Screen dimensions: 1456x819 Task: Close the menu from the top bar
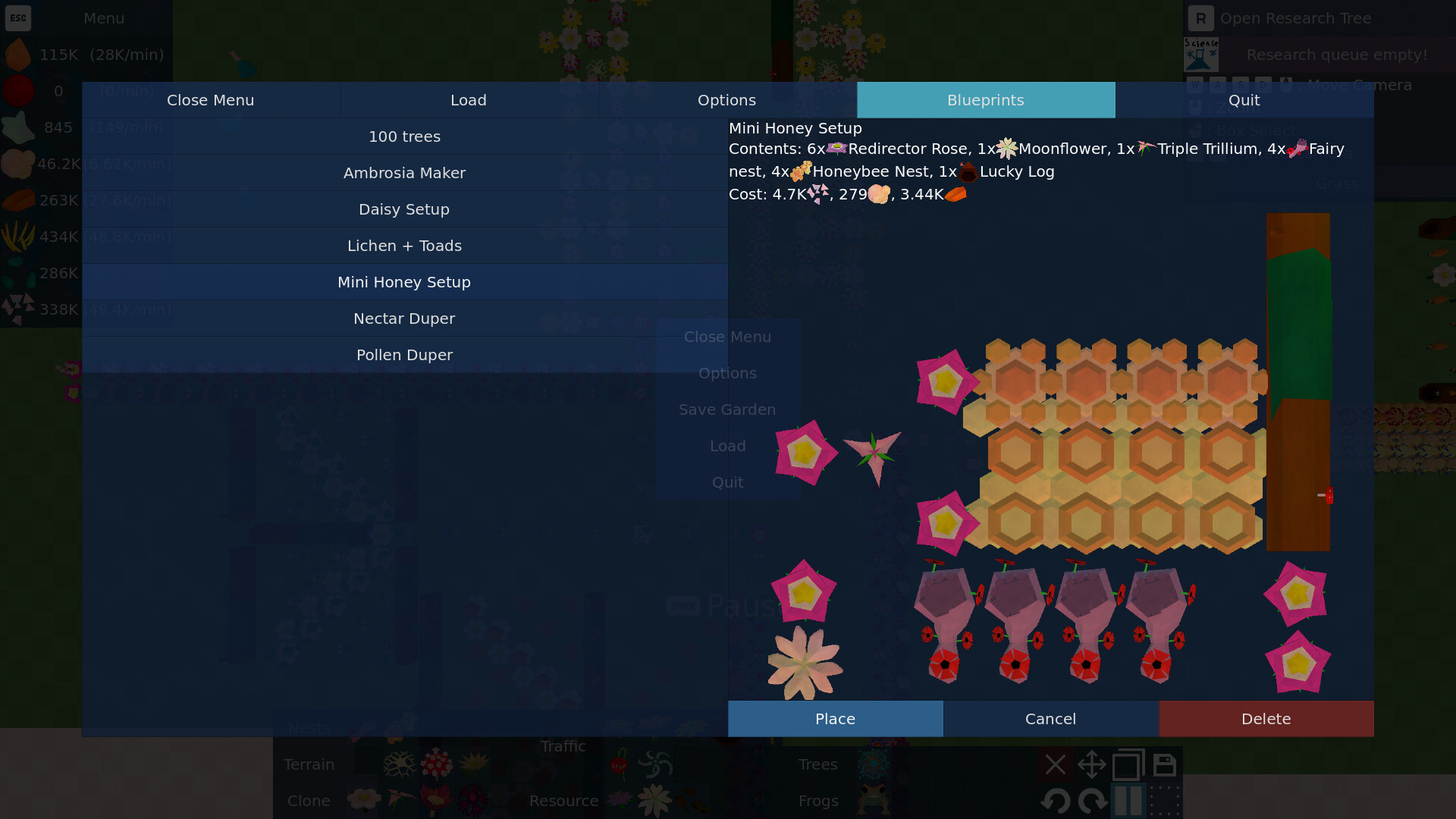(210, 100)
